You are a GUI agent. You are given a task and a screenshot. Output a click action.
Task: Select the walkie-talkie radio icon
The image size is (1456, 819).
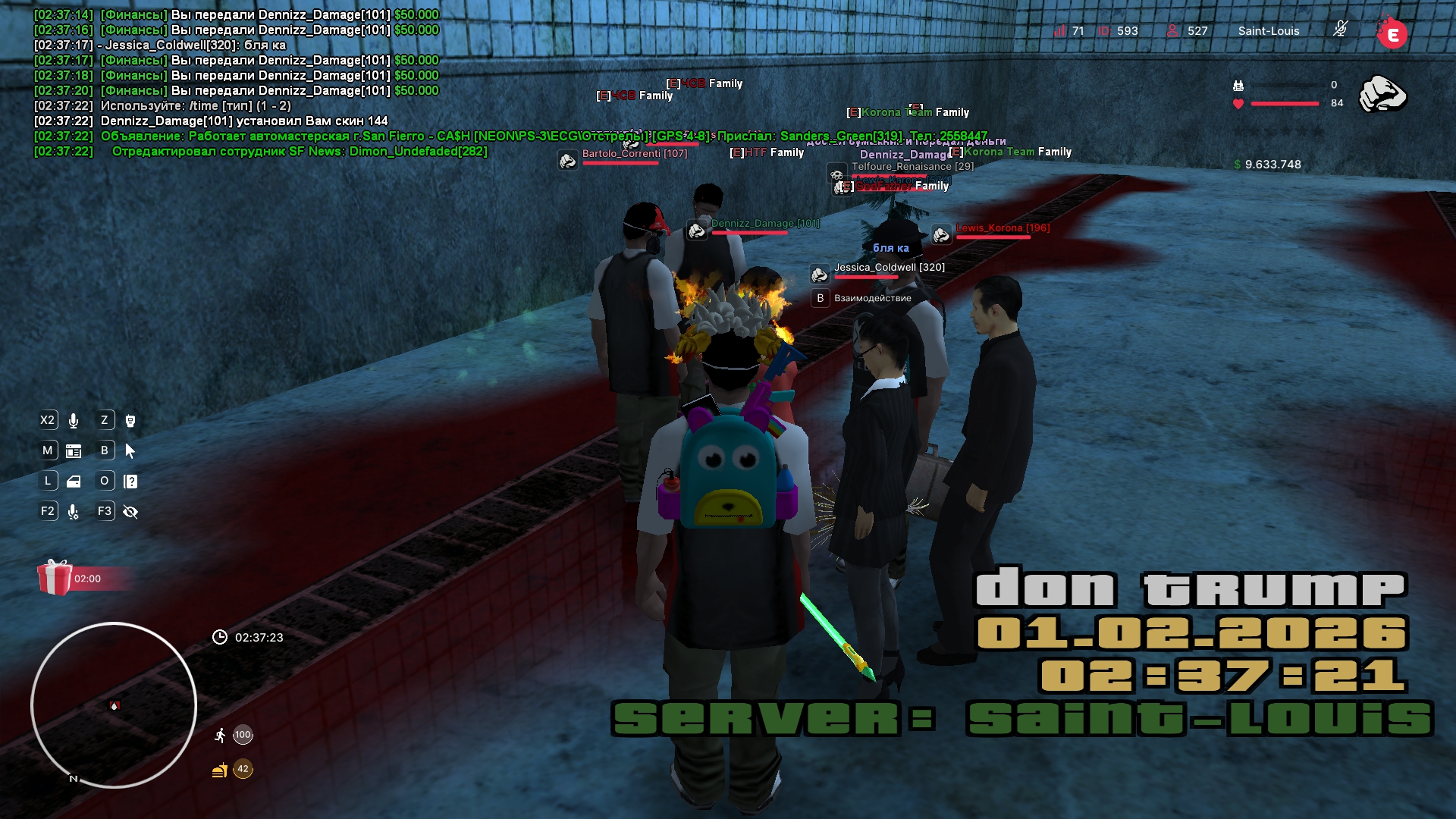pyautogui.click(x=130, y=421)
